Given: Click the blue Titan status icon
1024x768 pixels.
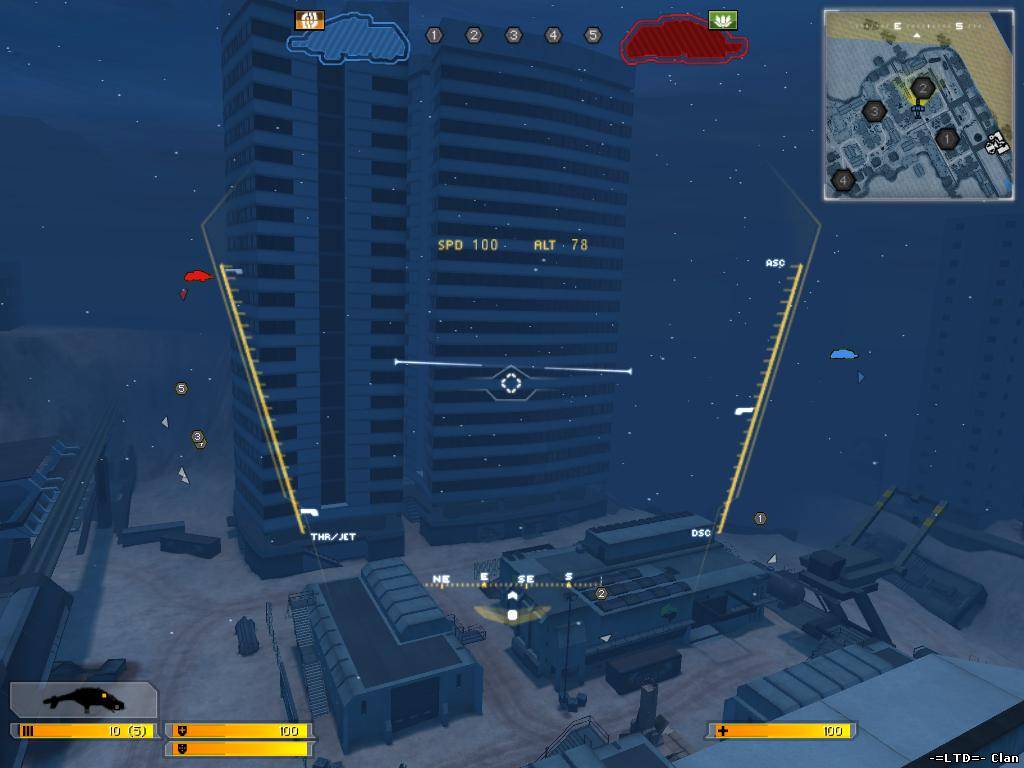Looking at the screenshot, I should [348, 40].
